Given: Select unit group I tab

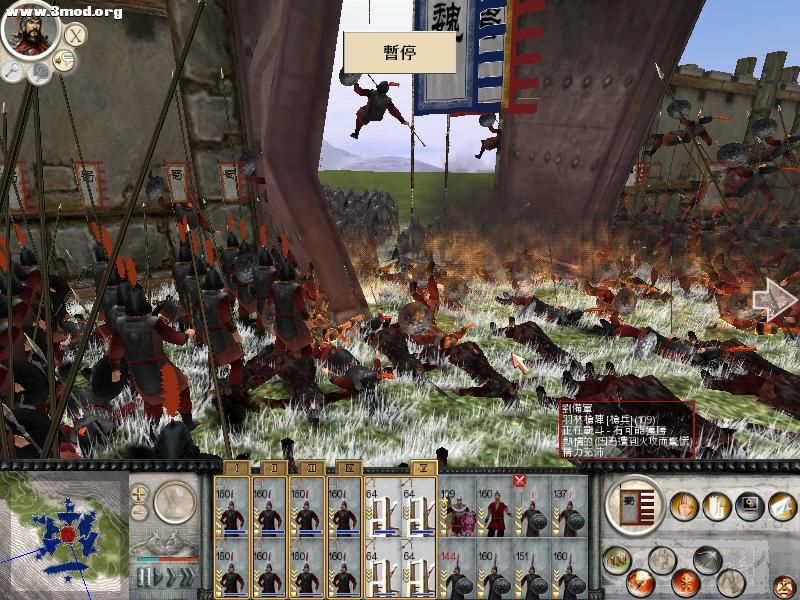Looking at the screenshot, I should click(x=234, y=468).
